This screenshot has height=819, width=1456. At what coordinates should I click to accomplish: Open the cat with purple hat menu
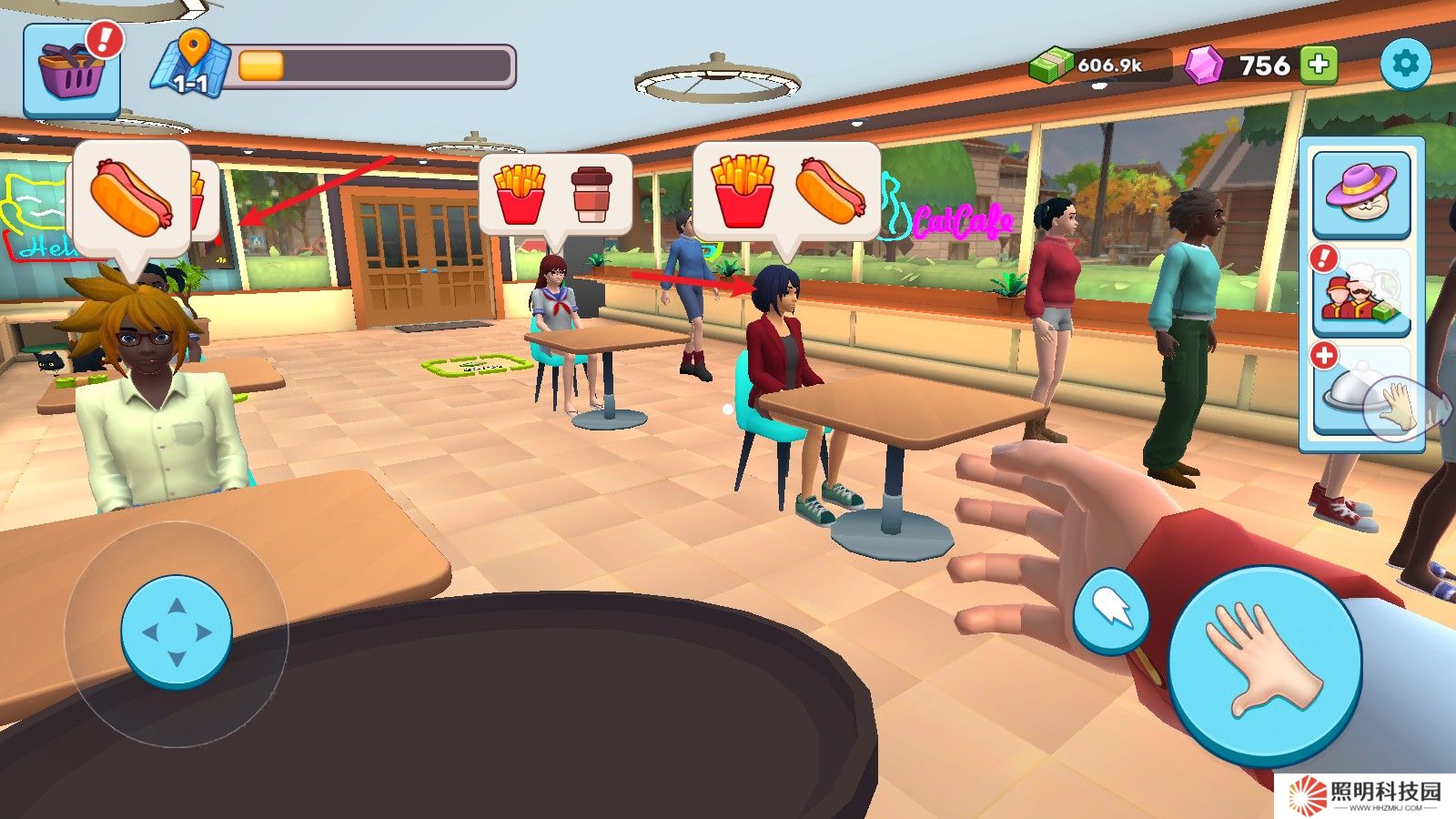coord(1361,193)
